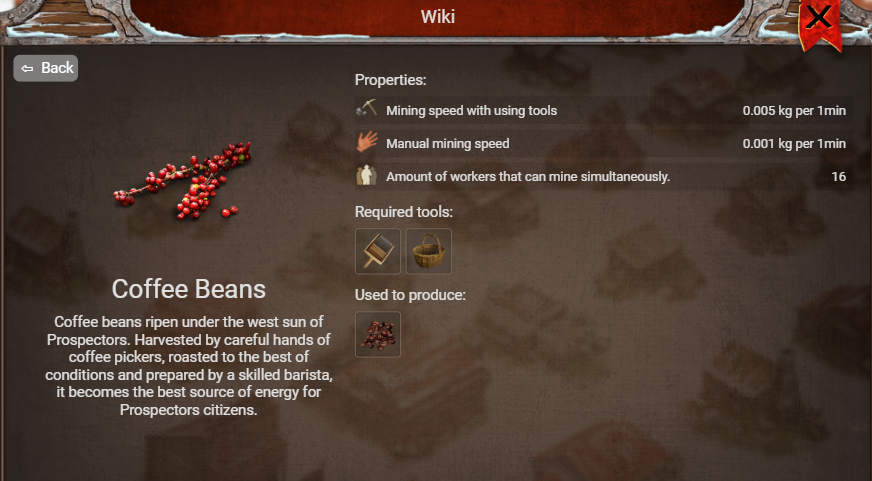Select the wicker basket required tool
The image size is (872, 481).
click(x=429, y=251)
